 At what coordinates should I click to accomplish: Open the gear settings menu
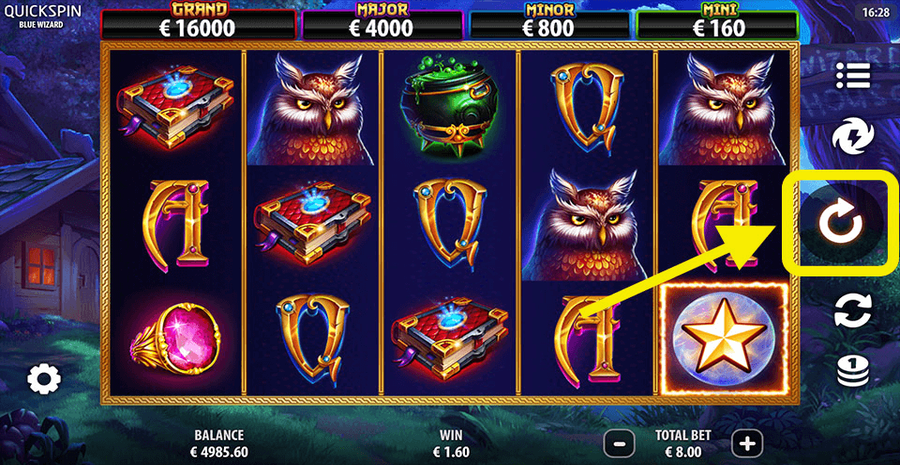(44, 378)
